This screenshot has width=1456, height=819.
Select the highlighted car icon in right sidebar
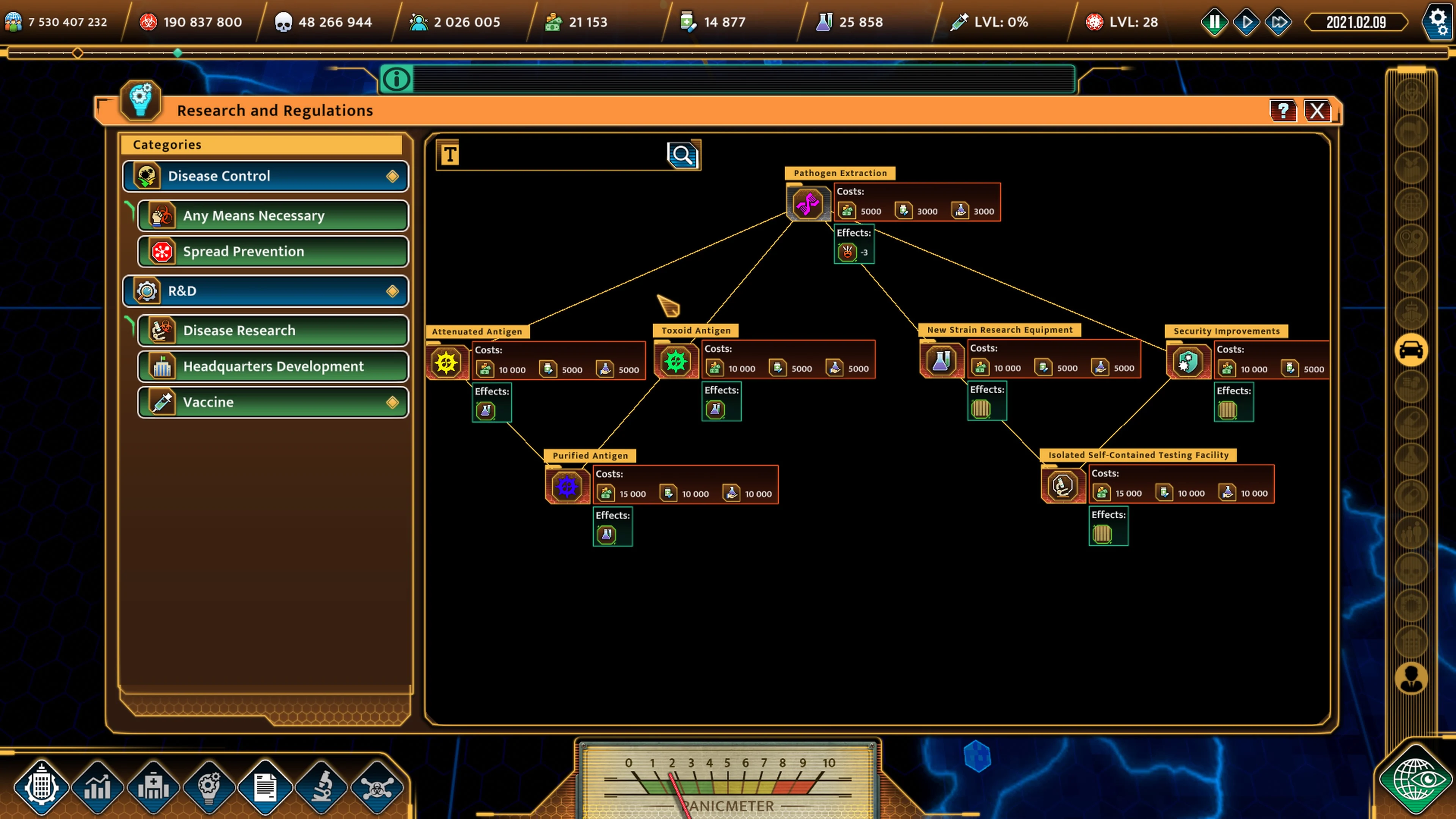tap(1411, 350)
